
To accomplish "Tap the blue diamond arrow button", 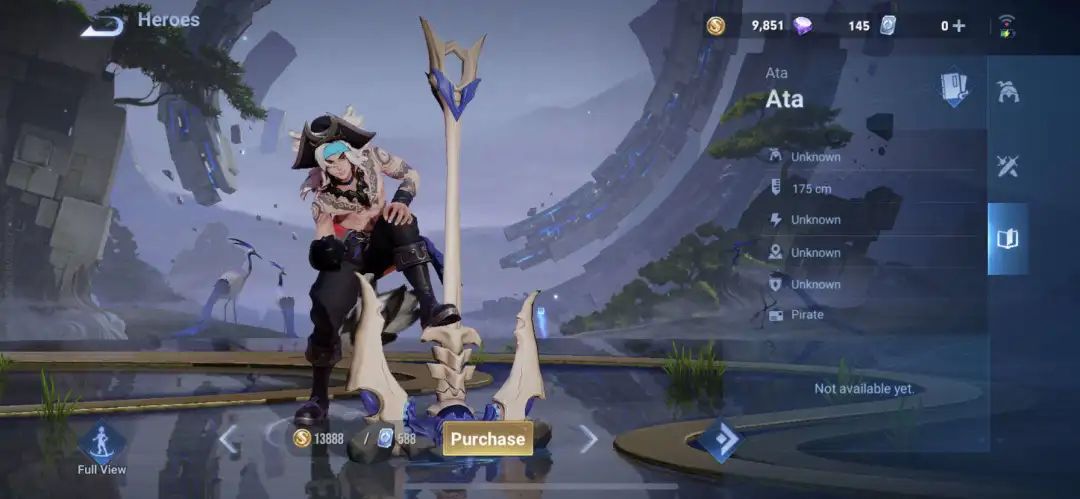I will 720,440.
